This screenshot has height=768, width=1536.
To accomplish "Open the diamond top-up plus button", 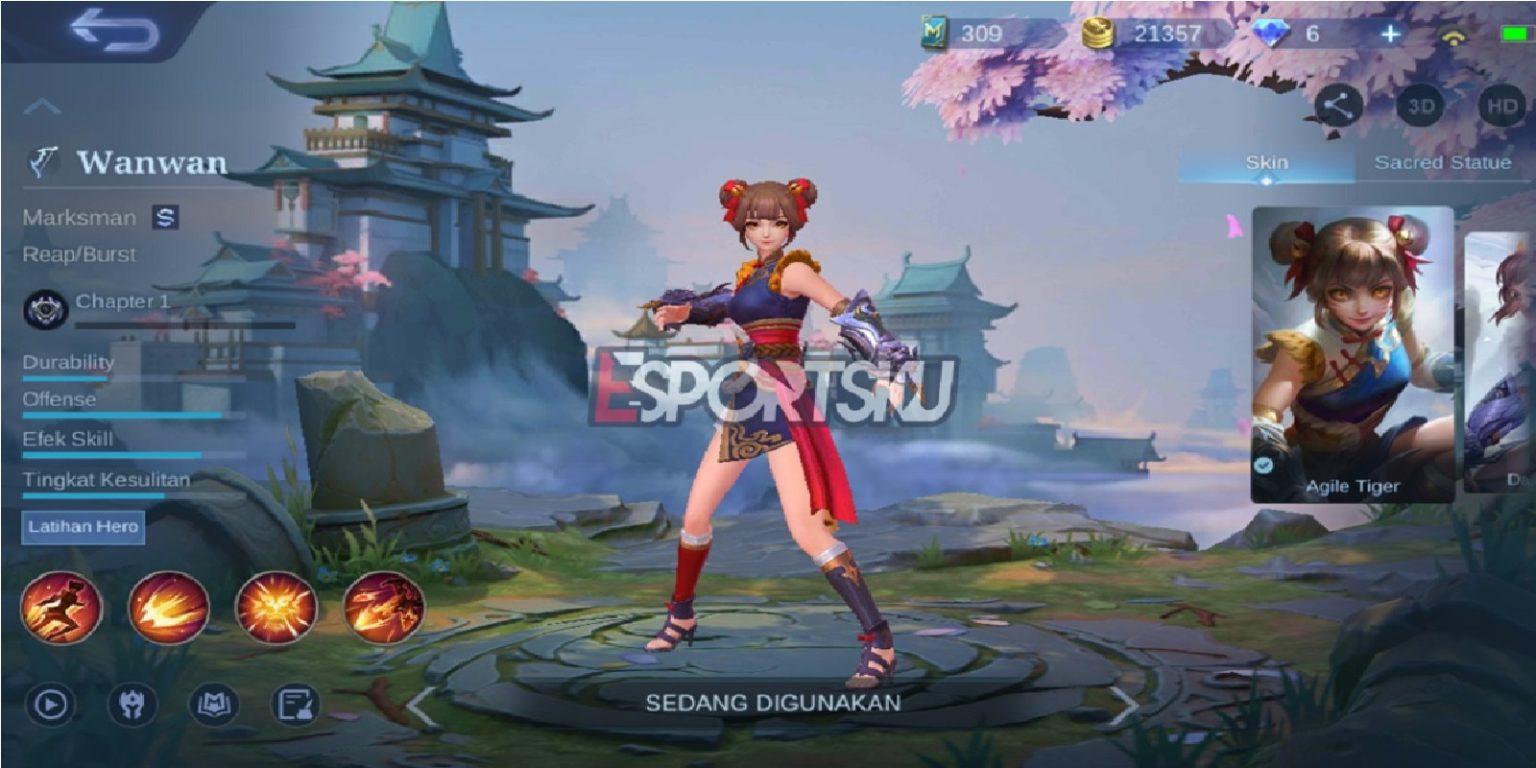I will pos(1390,33).
